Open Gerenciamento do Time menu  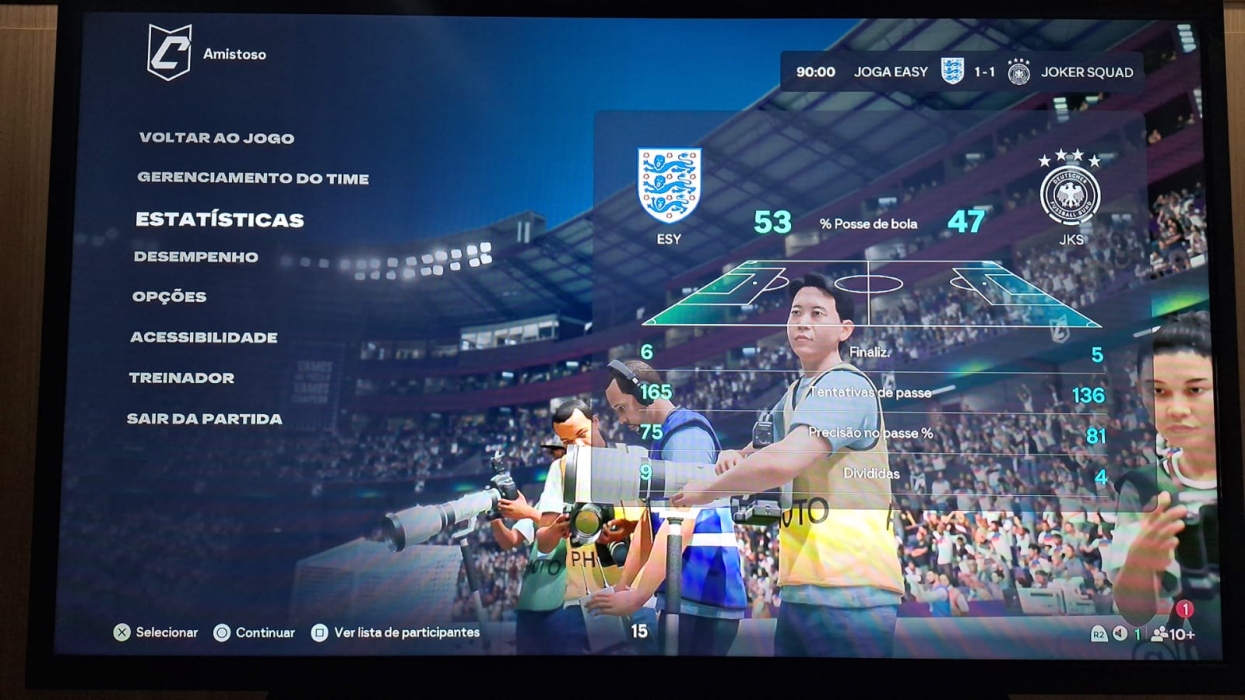[x=253, y=178]
